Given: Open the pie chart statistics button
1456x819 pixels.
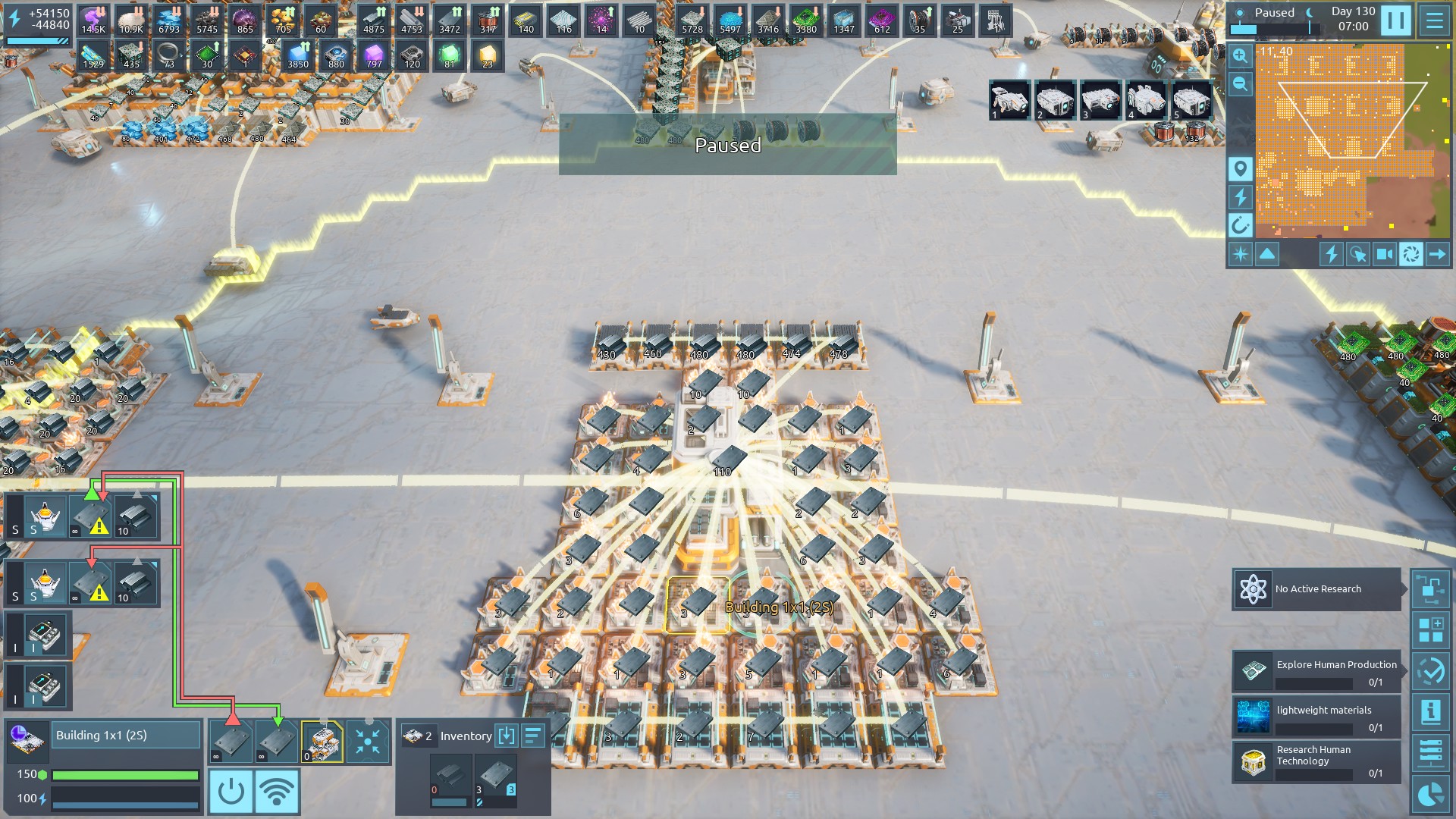Looking at the screenshot, I should coord(1431,795).
